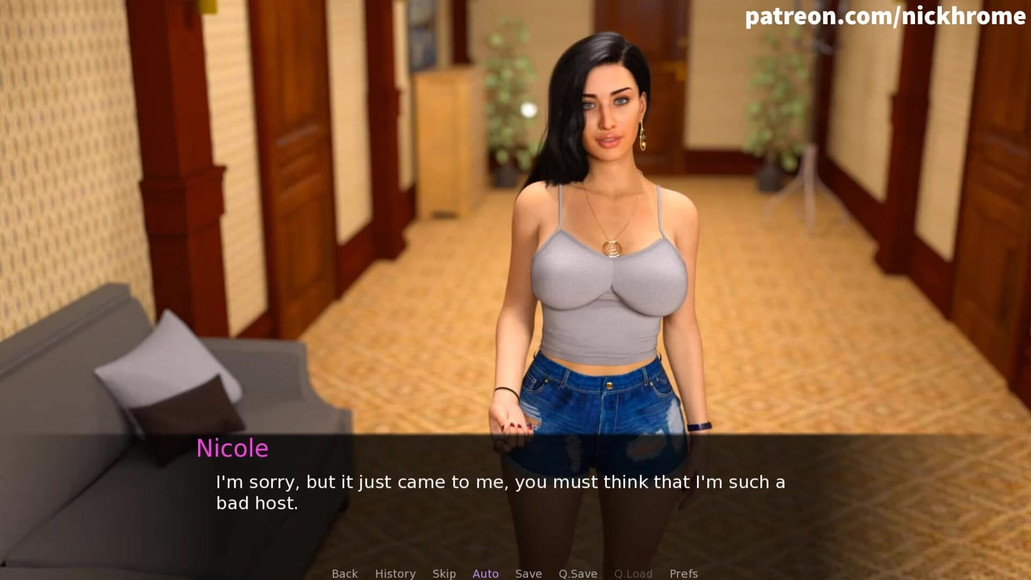The height and width of the screenshot is (580, 1031).
Task: Advance Nicole's dialogue text
Action: click(500, 492)
